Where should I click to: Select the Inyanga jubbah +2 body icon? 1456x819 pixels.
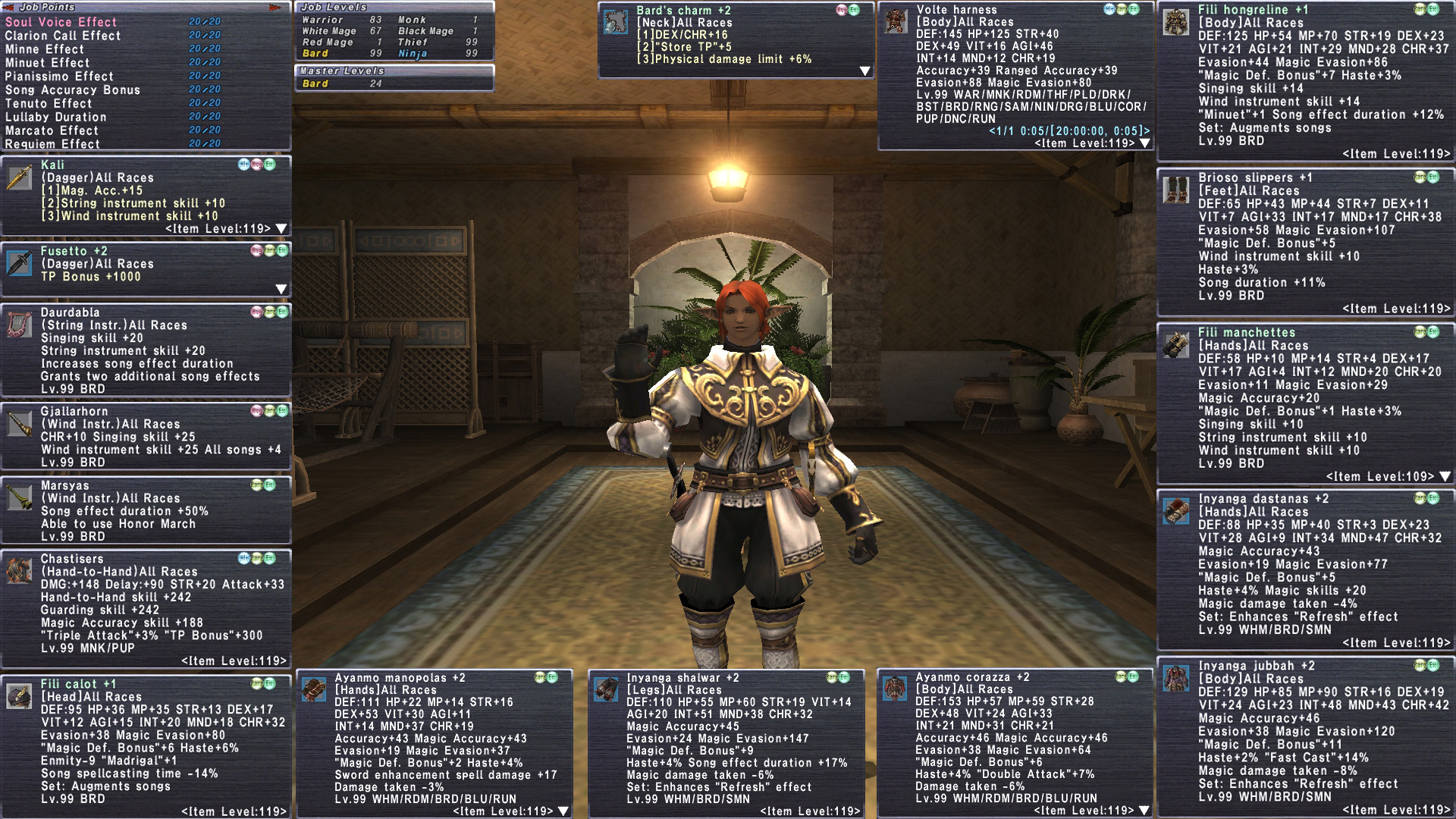pyautogui.click(x=1176, y=678)
